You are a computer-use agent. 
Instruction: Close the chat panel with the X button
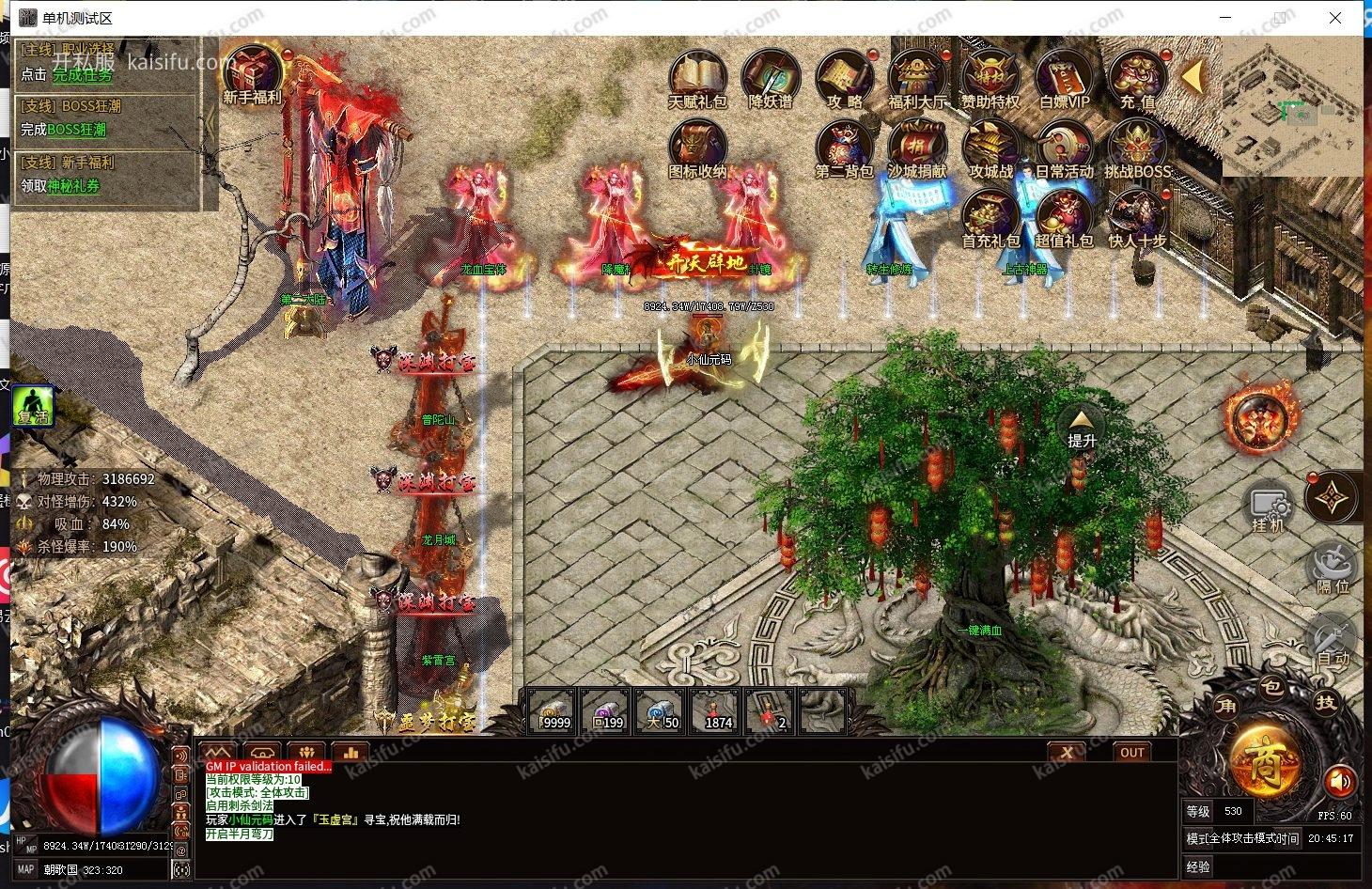point(1067,752)
